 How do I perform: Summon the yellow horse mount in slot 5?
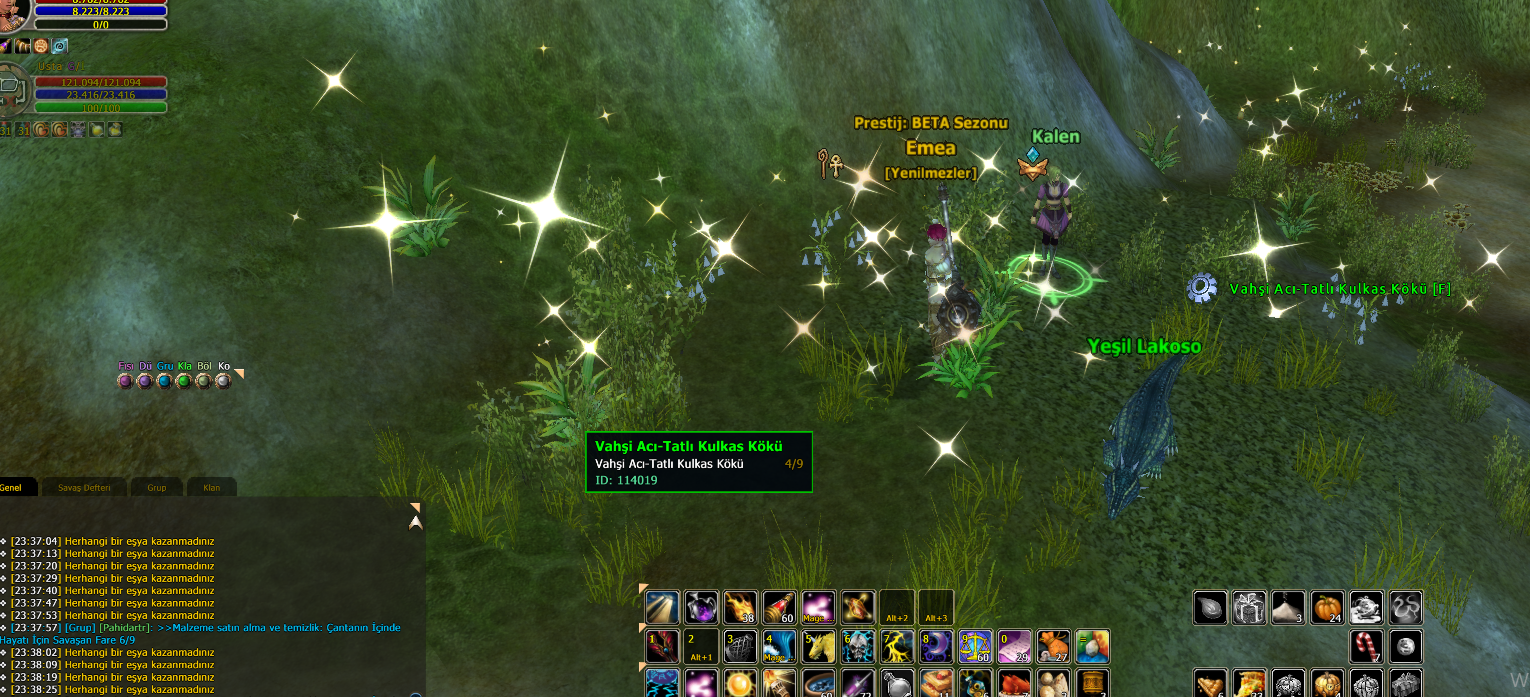819,646
